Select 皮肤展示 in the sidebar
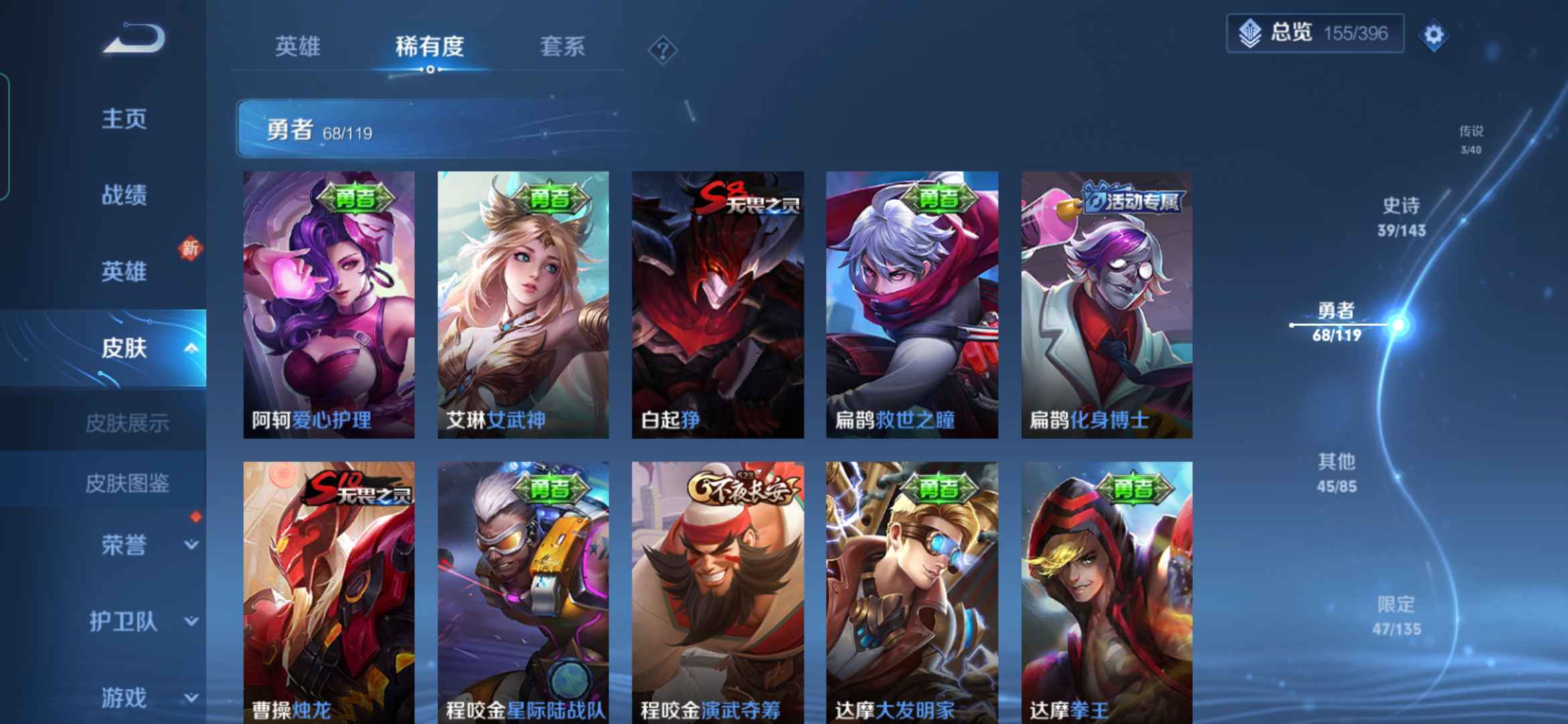Viewport: 1568px width, 724px height. pyautogui.click(x=127, y=423)
